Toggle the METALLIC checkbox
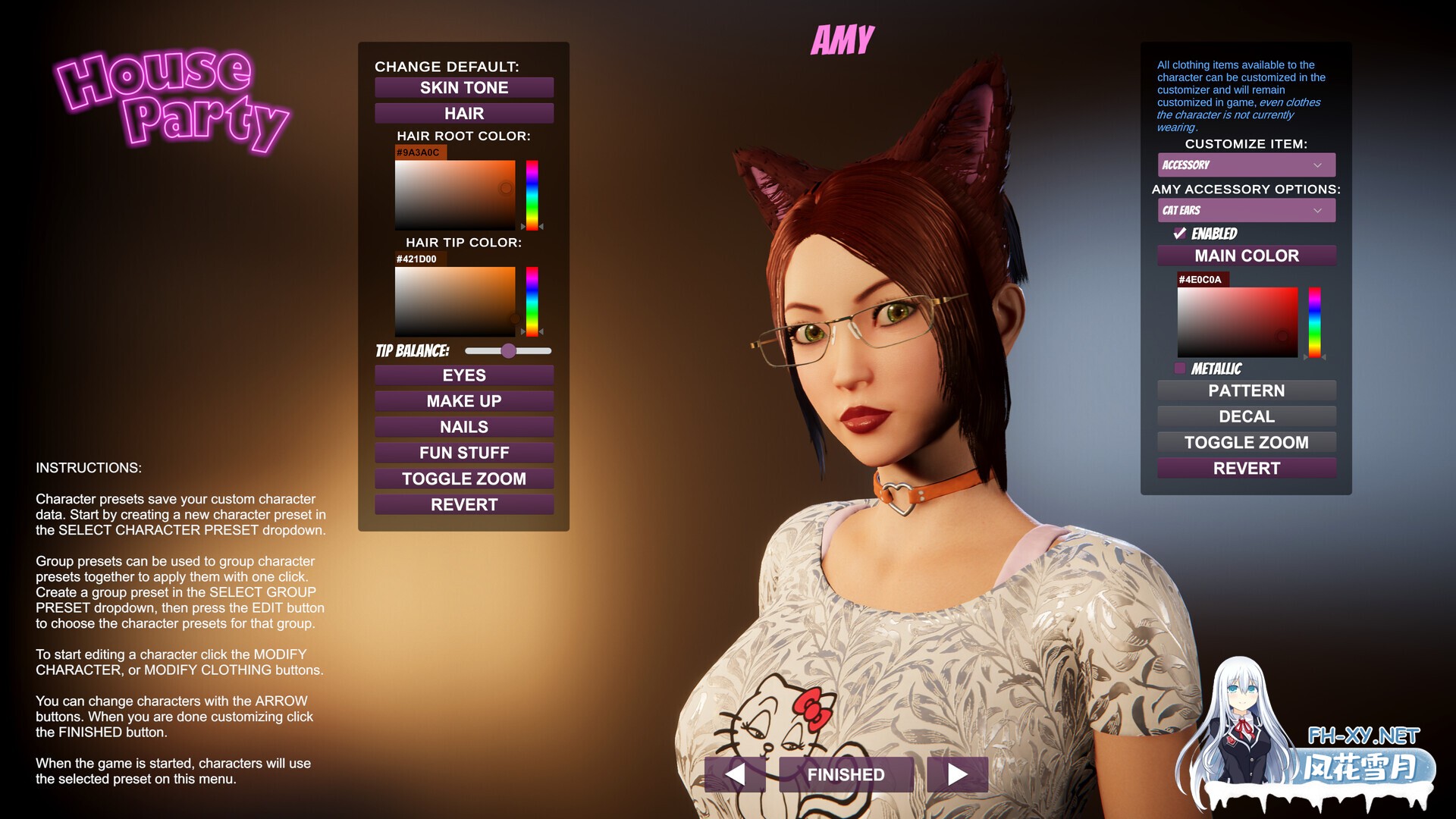This screenshot has width=1456, height=819. point(1180,369)
